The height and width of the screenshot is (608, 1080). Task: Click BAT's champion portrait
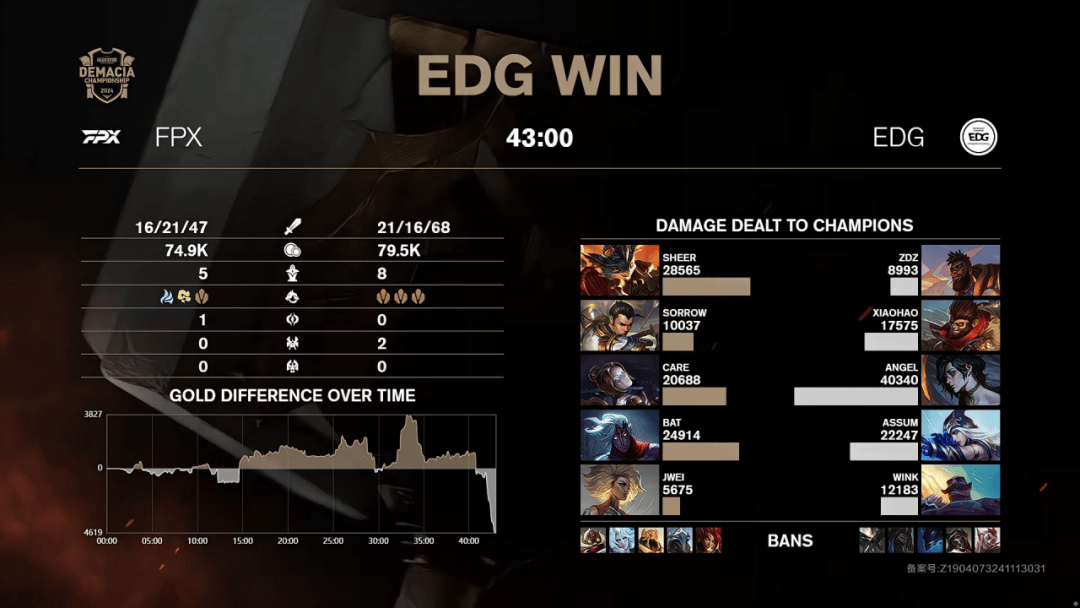pos(620,435)
